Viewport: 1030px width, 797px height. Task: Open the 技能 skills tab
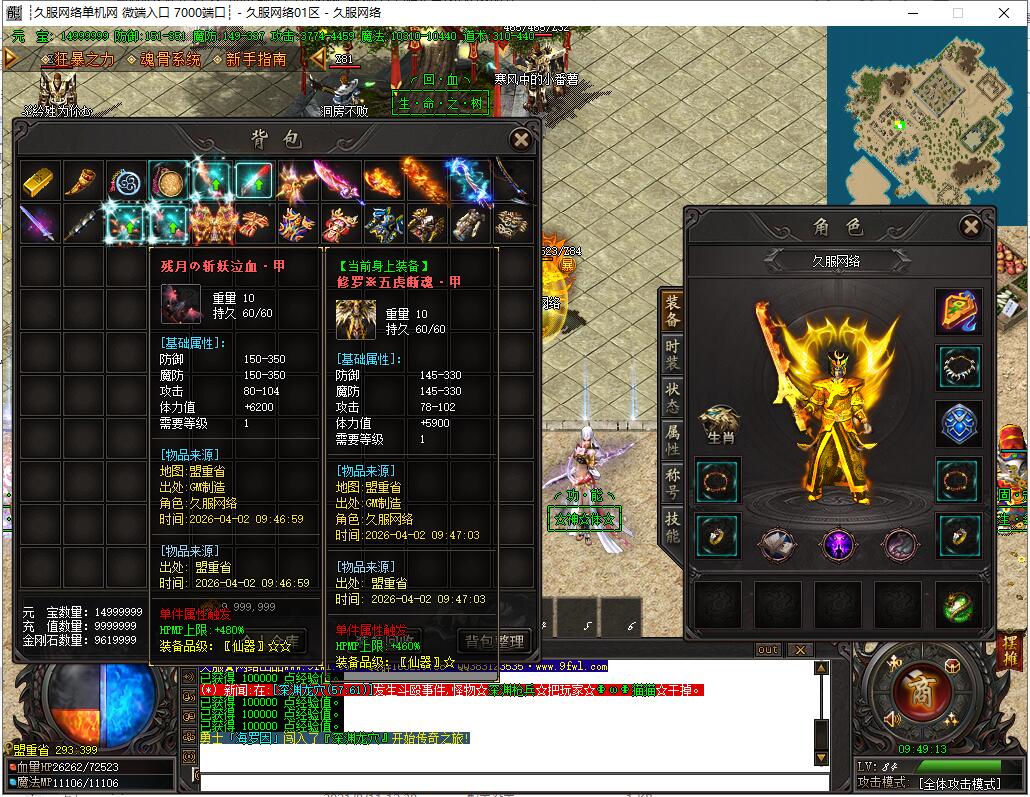click(673, 526)
